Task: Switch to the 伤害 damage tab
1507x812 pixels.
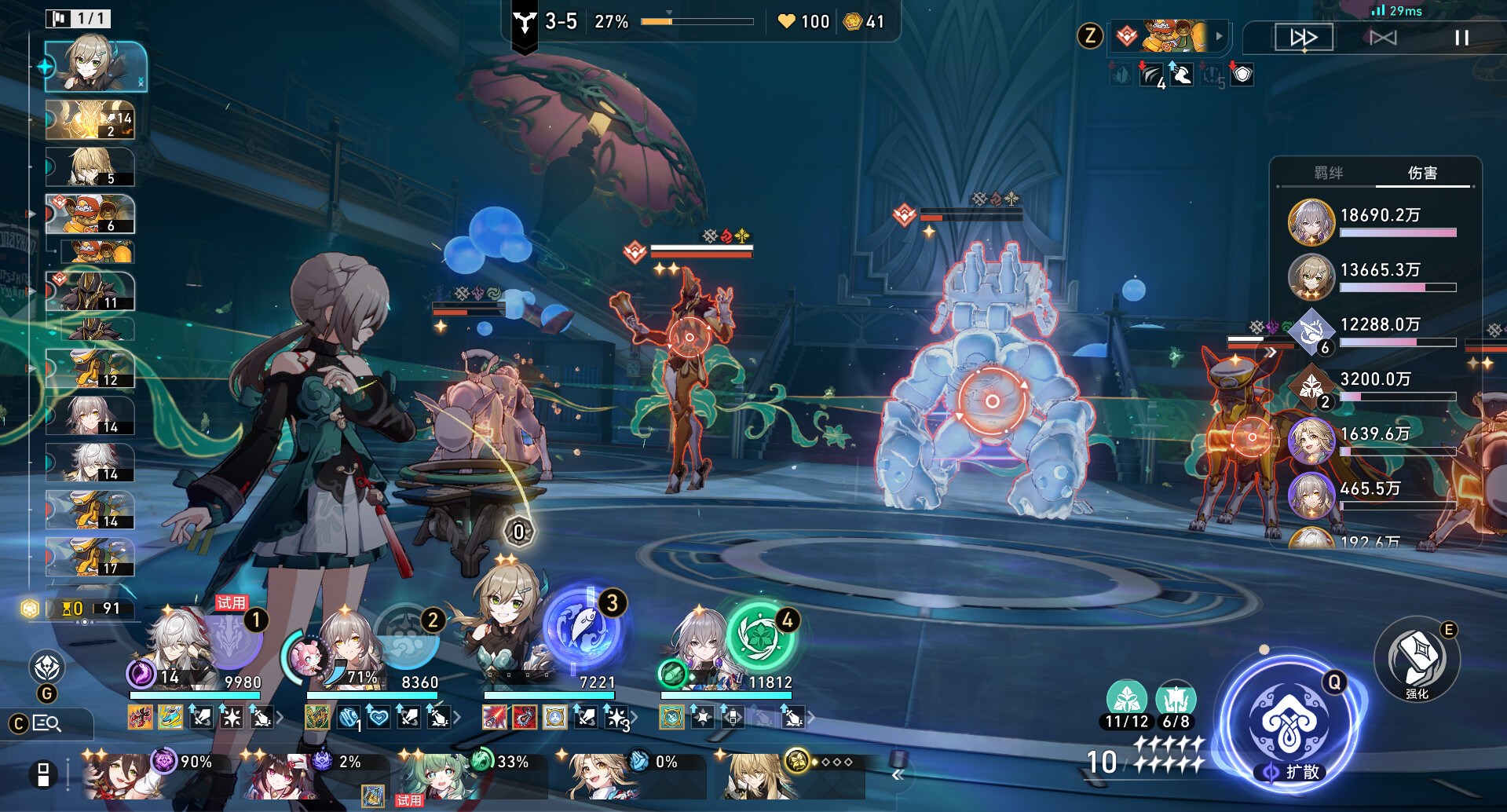Action: click(x=1422, y=173)
